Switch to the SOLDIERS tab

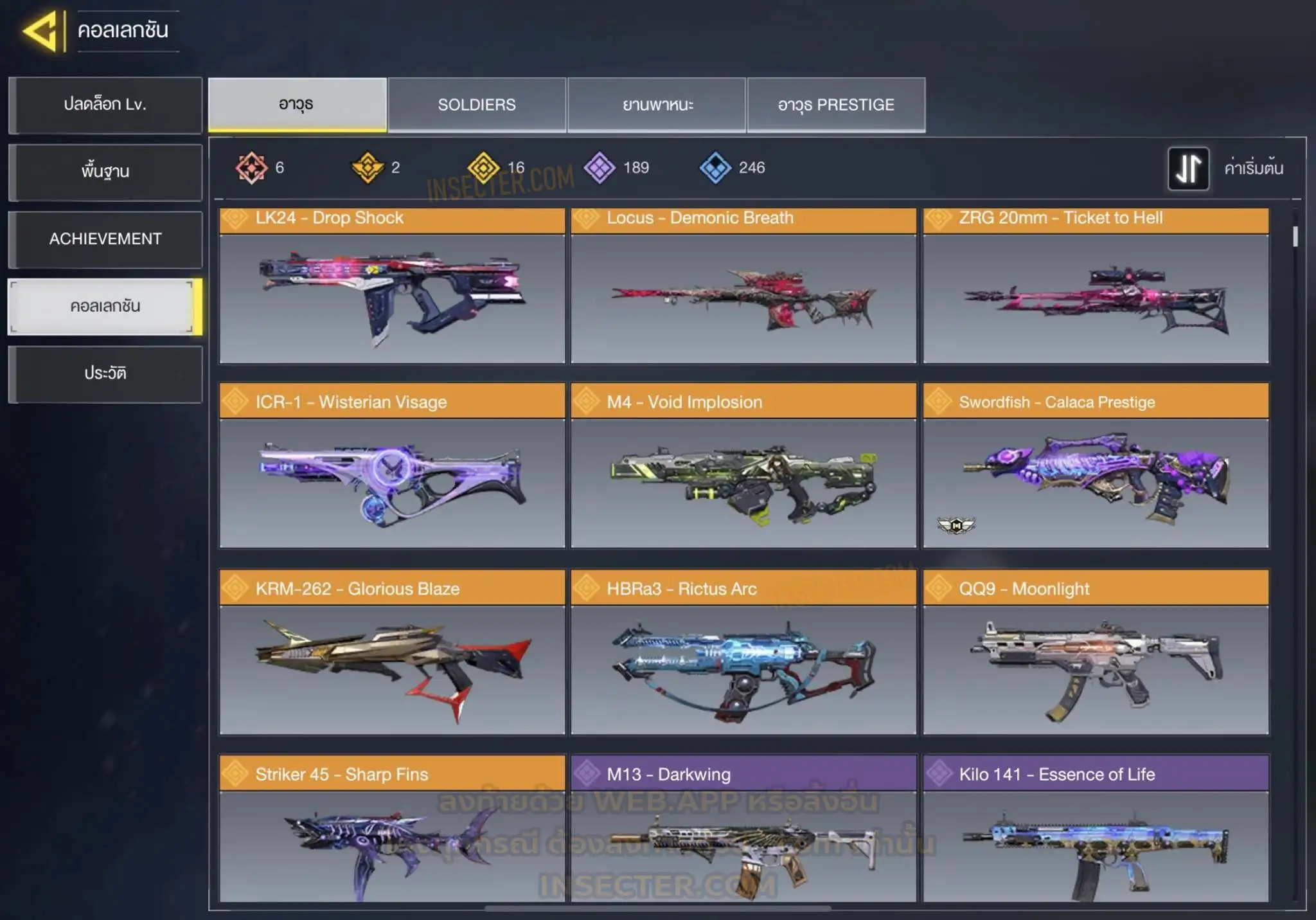477,105
